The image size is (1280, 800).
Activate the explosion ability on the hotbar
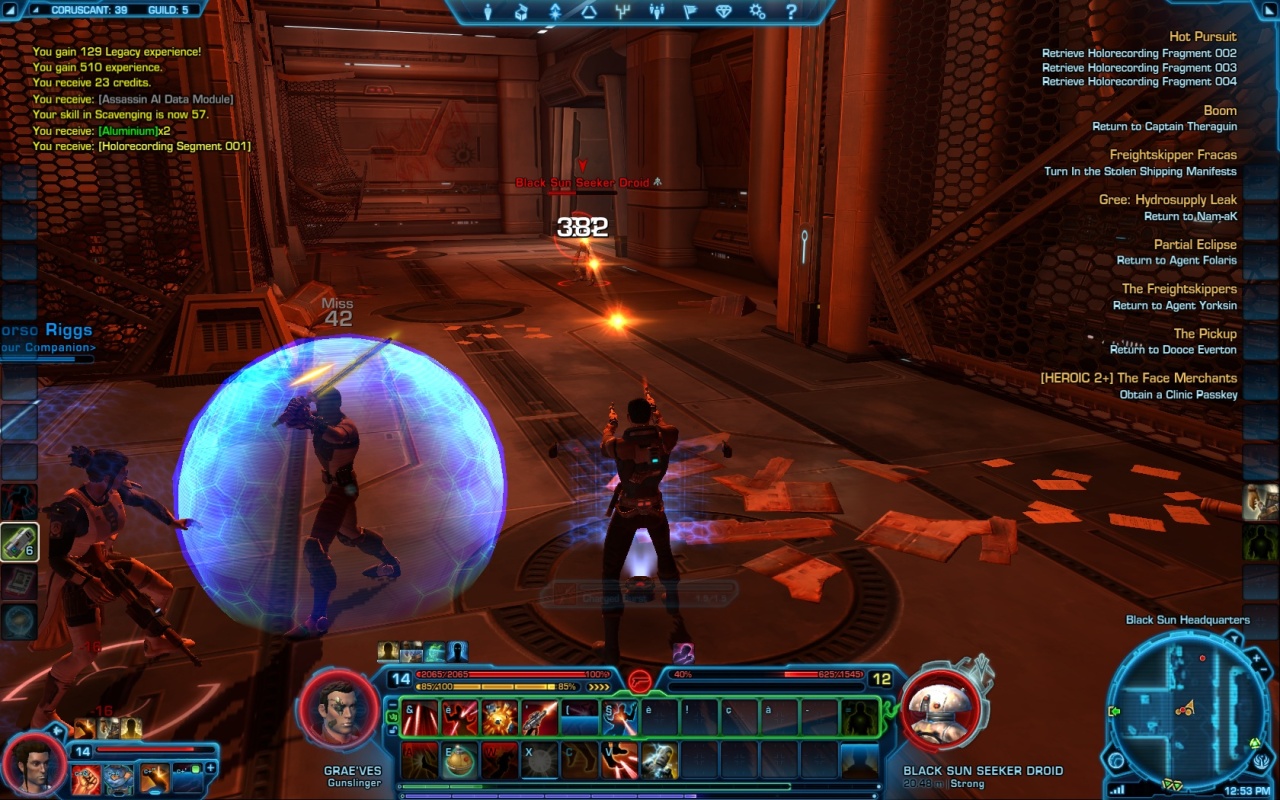499,717
